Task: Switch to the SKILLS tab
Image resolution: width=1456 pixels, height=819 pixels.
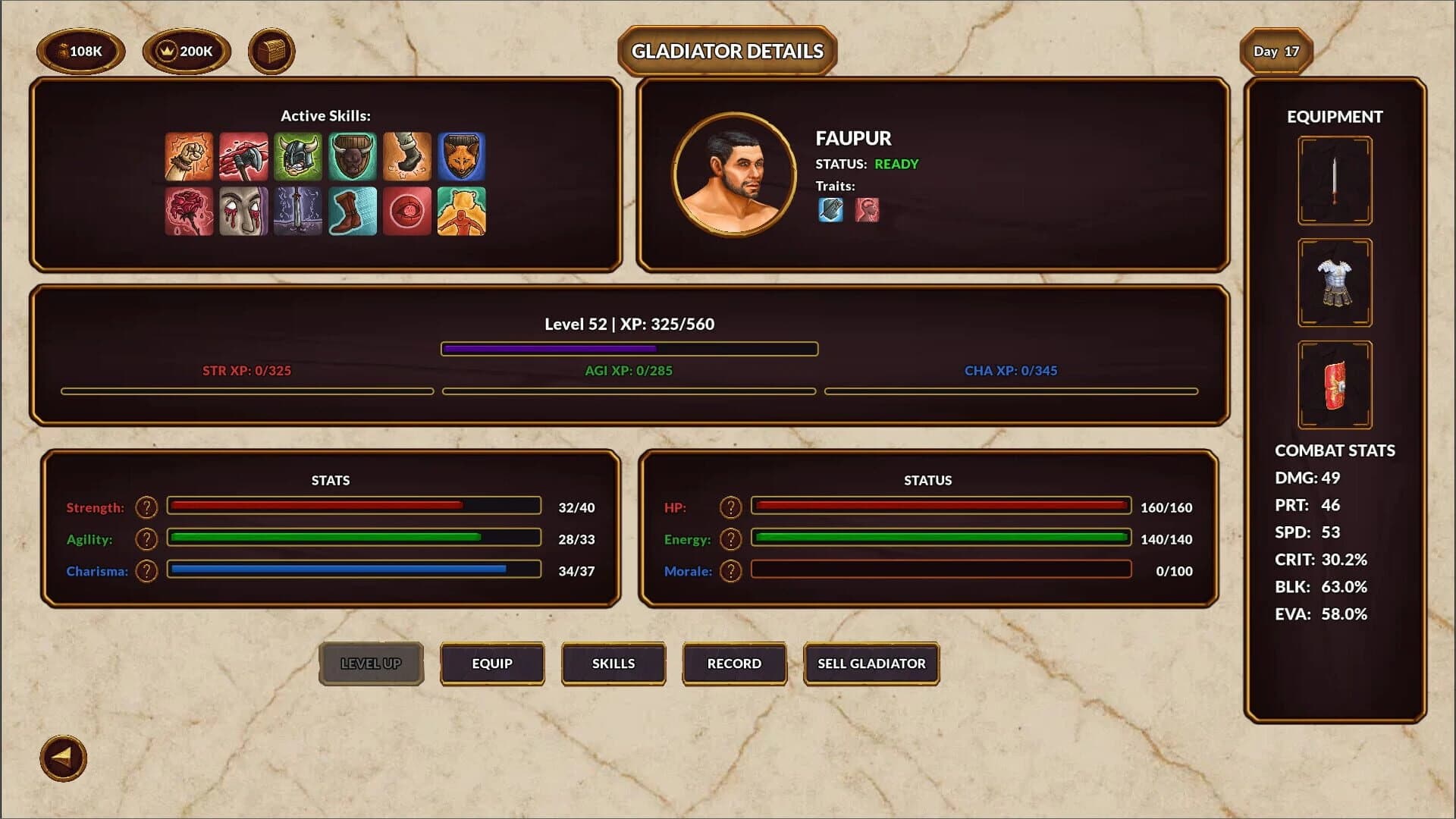Action: click(x=613, y=664)
